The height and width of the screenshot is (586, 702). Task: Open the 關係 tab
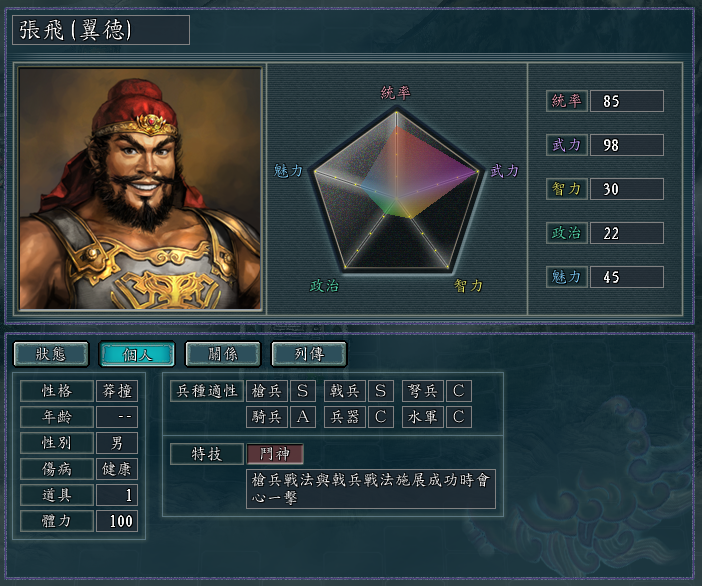(x=223, y=354)
